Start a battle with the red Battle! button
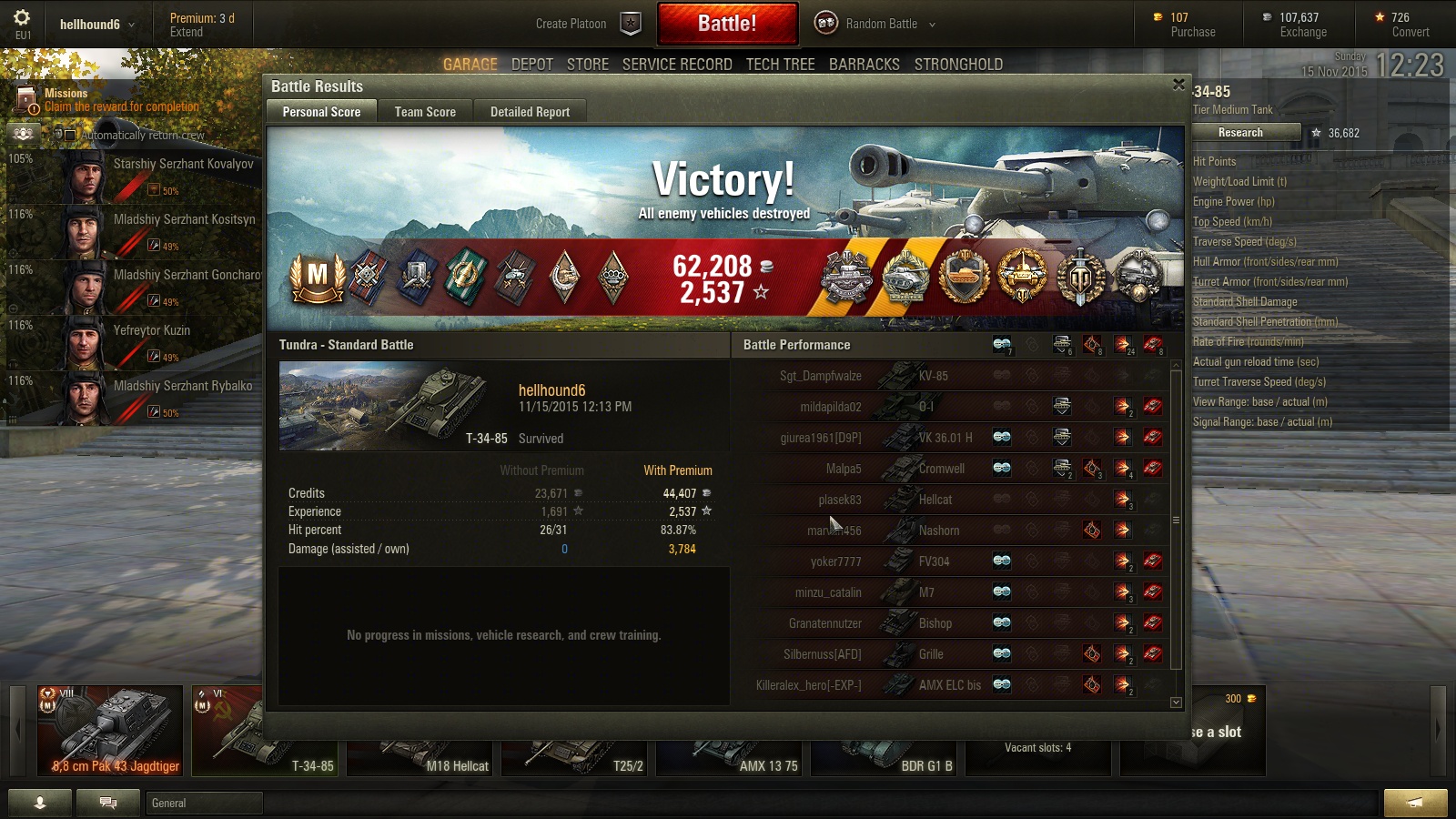Screen dimensions: 1456x819 coord(727,24)
